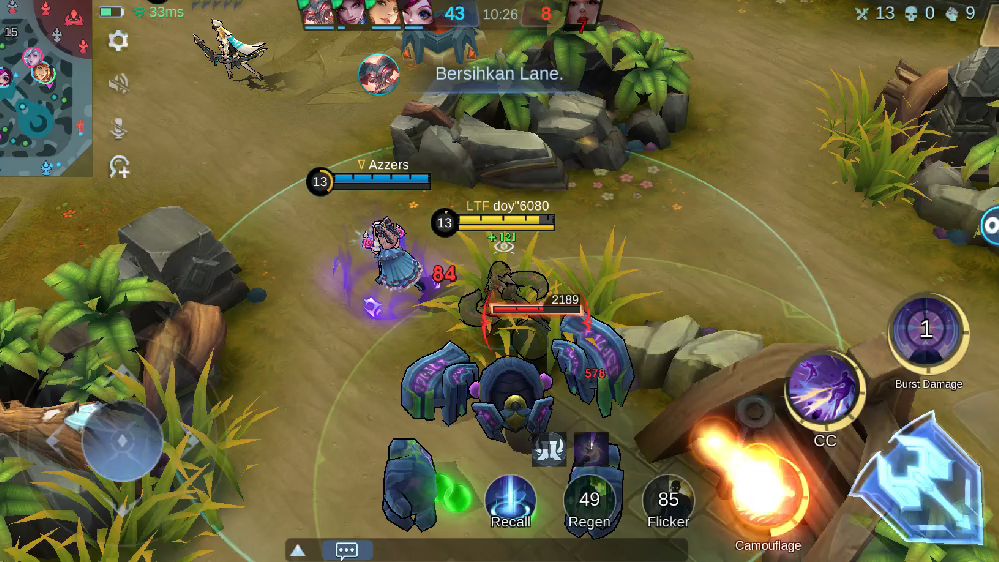Tap the "Bersihkan Lane." quick chat message
Viewport: 999px width, 562px height.
point(499,73)
